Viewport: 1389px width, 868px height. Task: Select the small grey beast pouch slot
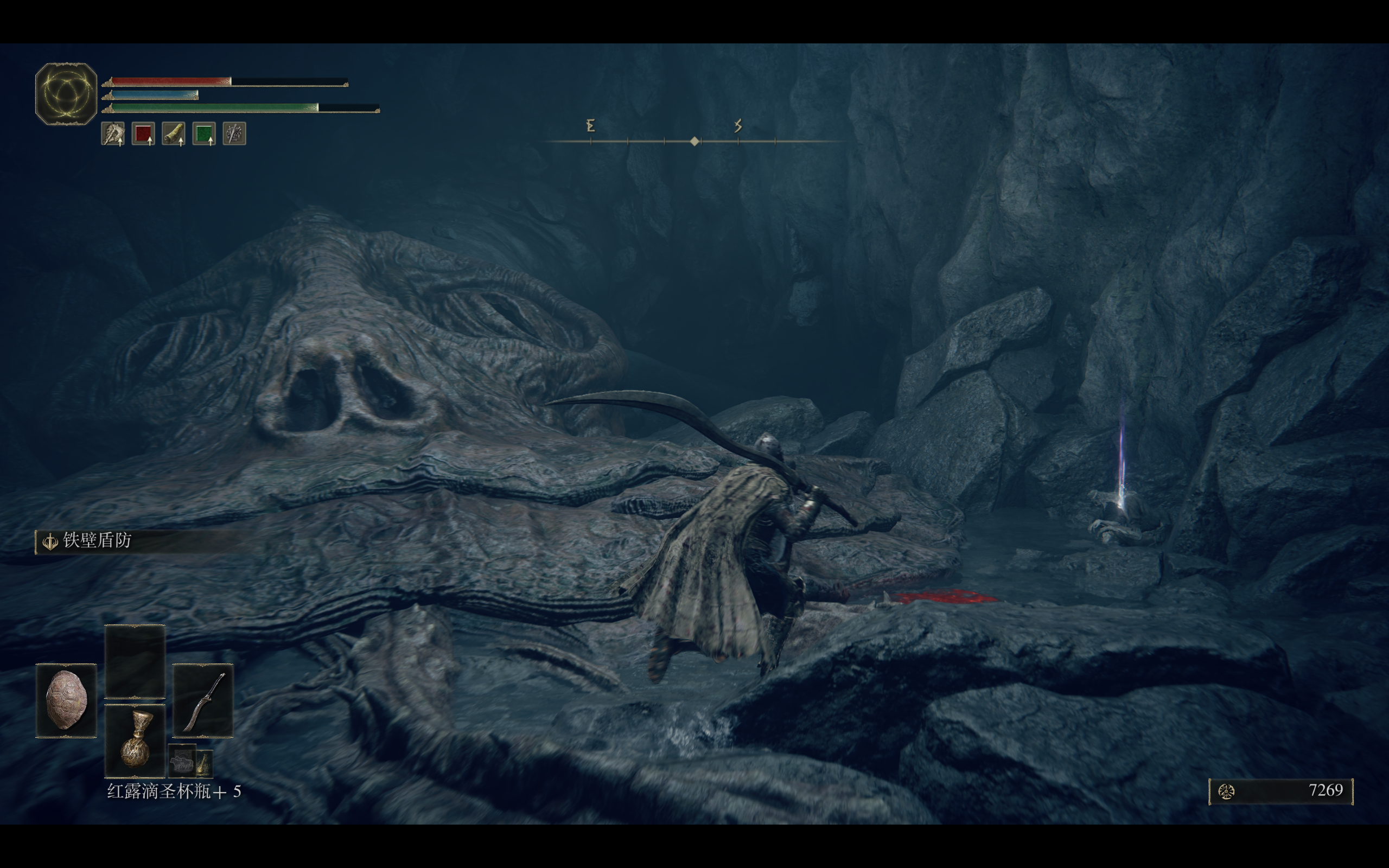(182, 762)
